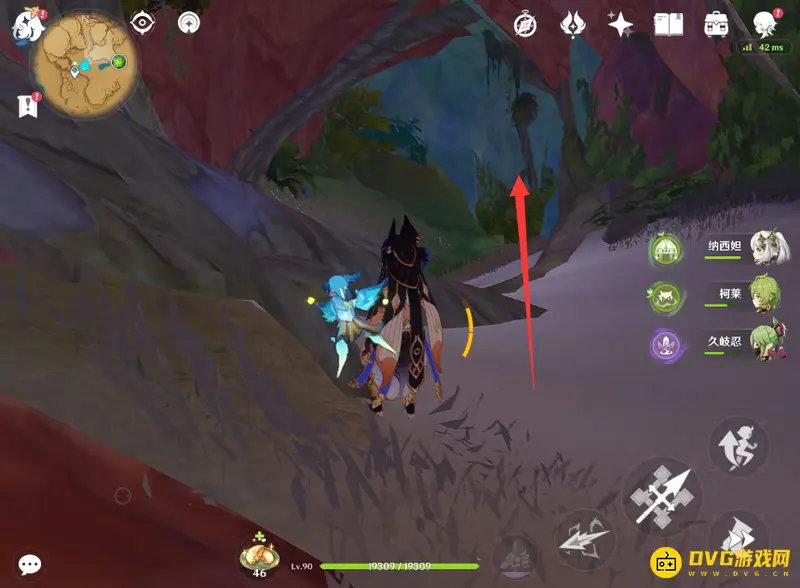The width and height of the screenshot is (800, 588).
Task: Open the four-point star events icon
Action: point(620,24)
